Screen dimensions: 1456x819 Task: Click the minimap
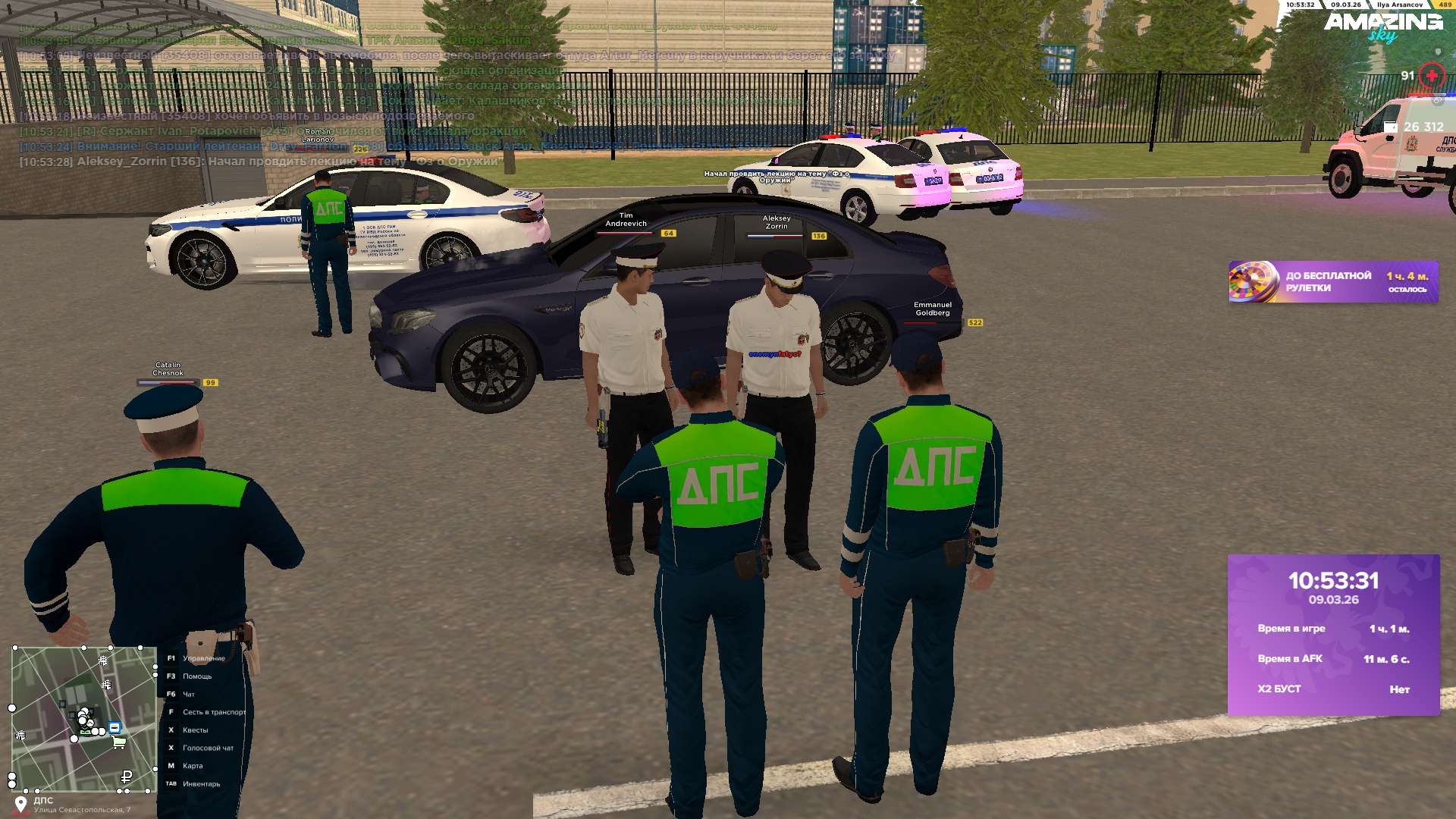coord(83,718)
